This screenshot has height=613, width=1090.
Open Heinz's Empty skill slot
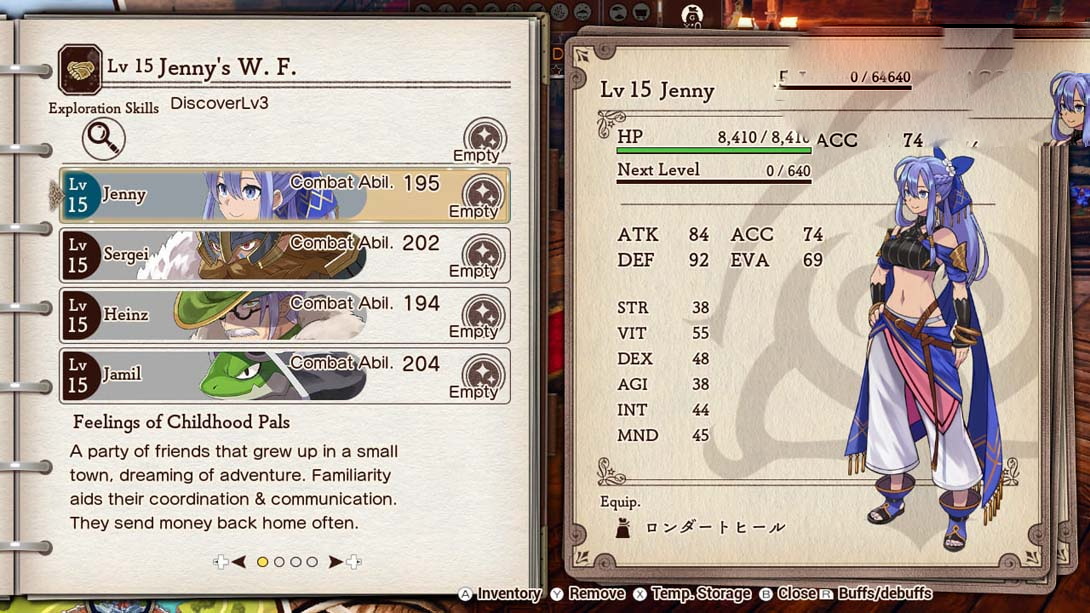click(x=483, y=314)
